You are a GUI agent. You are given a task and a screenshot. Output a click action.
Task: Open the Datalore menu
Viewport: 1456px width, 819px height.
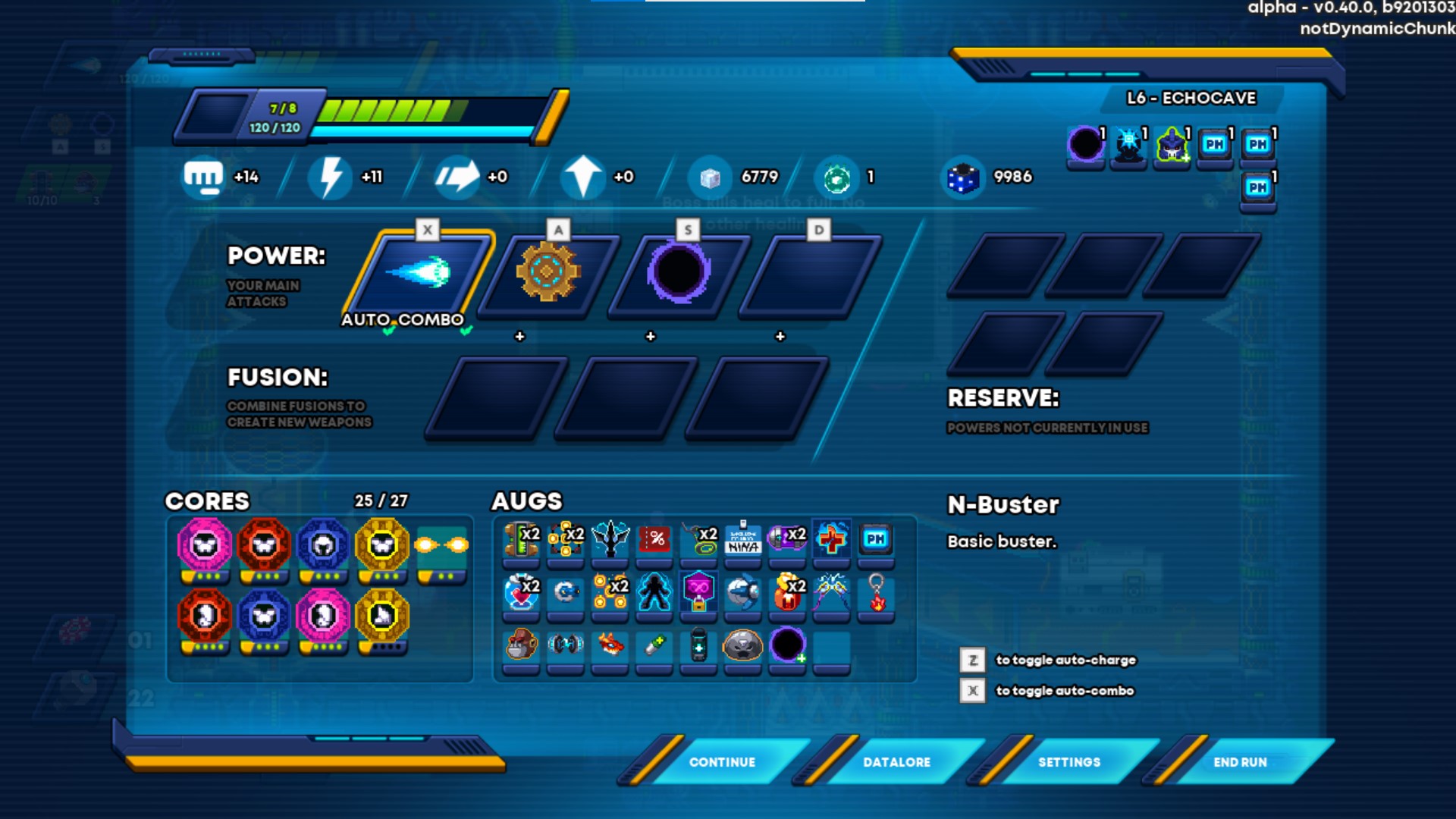(x=896, y=761)
